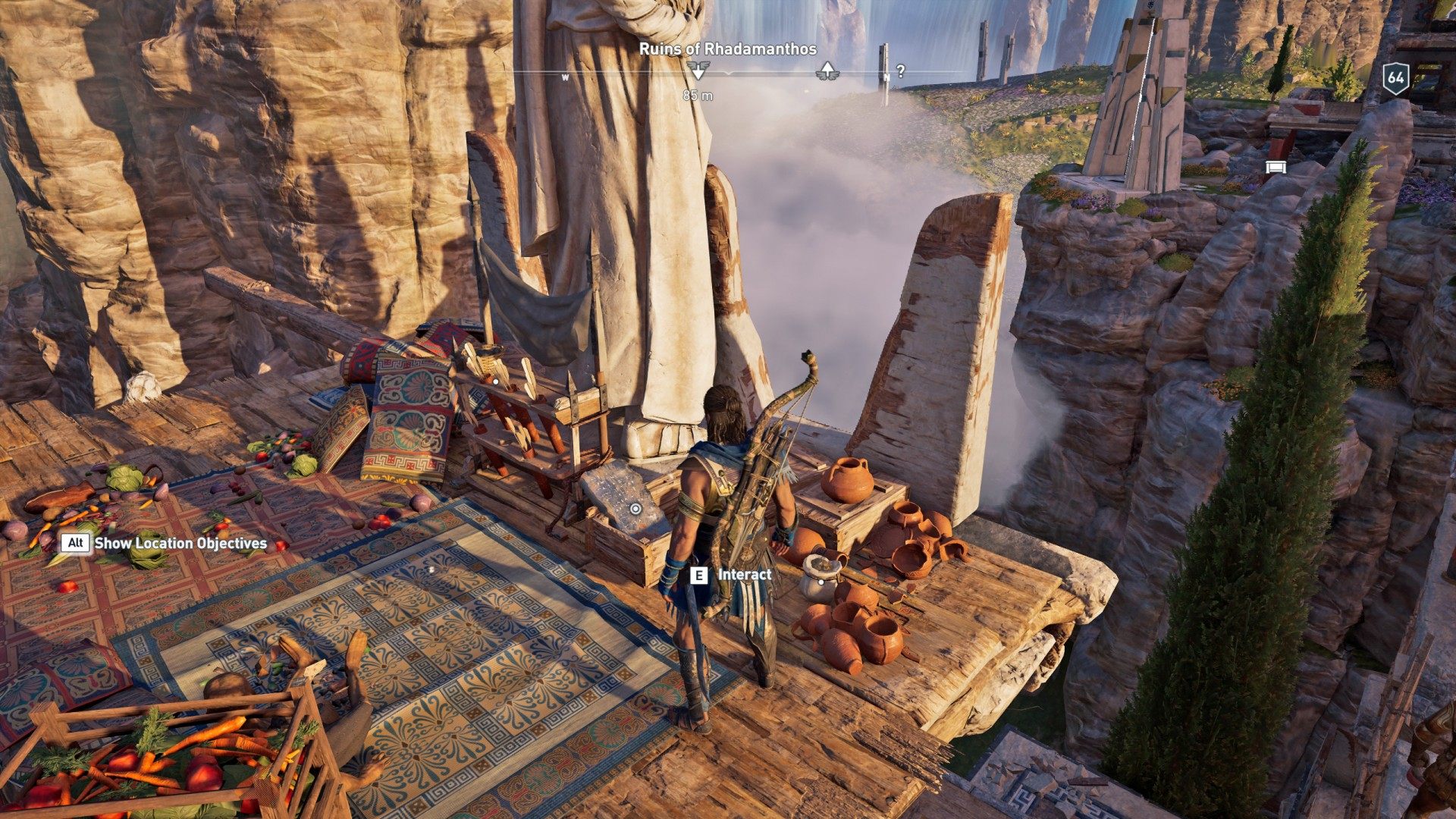Screen dimensions: 1456x819
Task: Select the question mark compass marker
Action: 900,72
